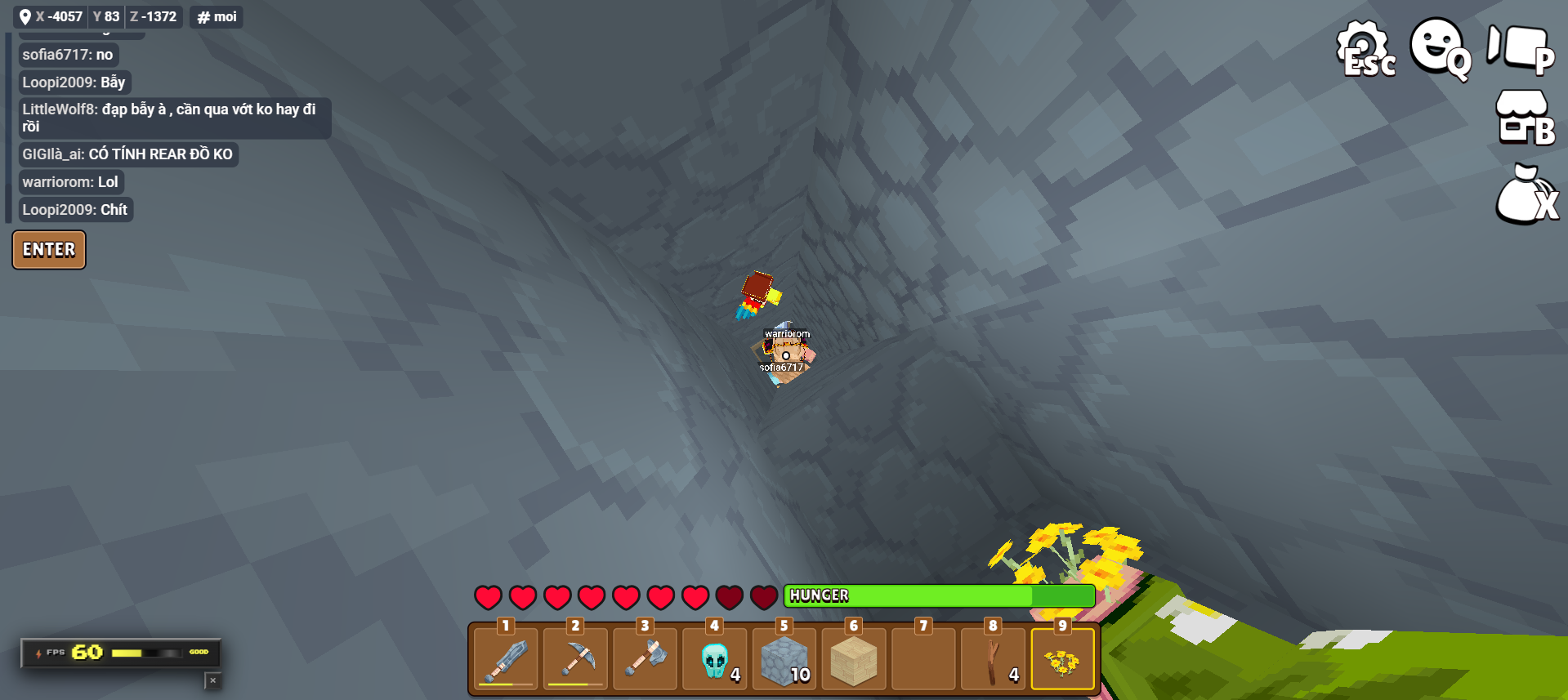
Task: Click the coordinates display with location pin
Action: coord(97,17)
